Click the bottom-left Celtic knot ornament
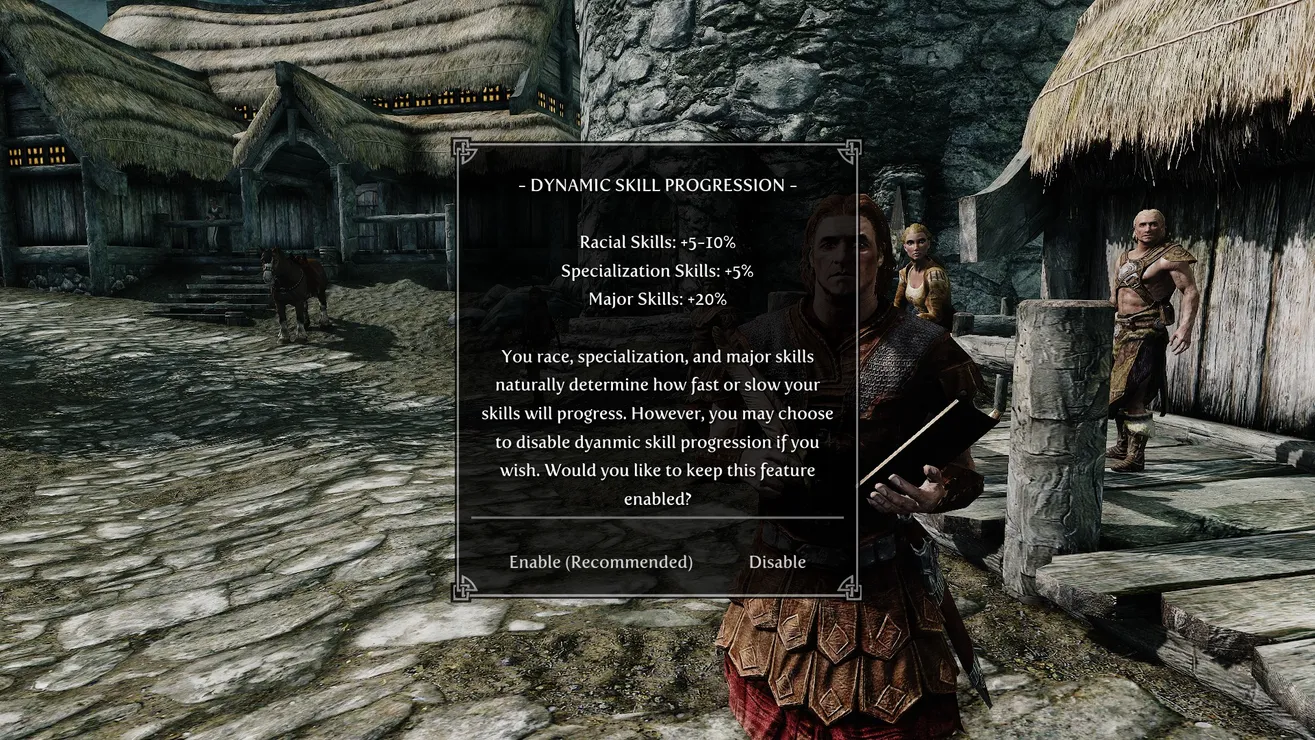The image size is (1315, 740). 464,591
